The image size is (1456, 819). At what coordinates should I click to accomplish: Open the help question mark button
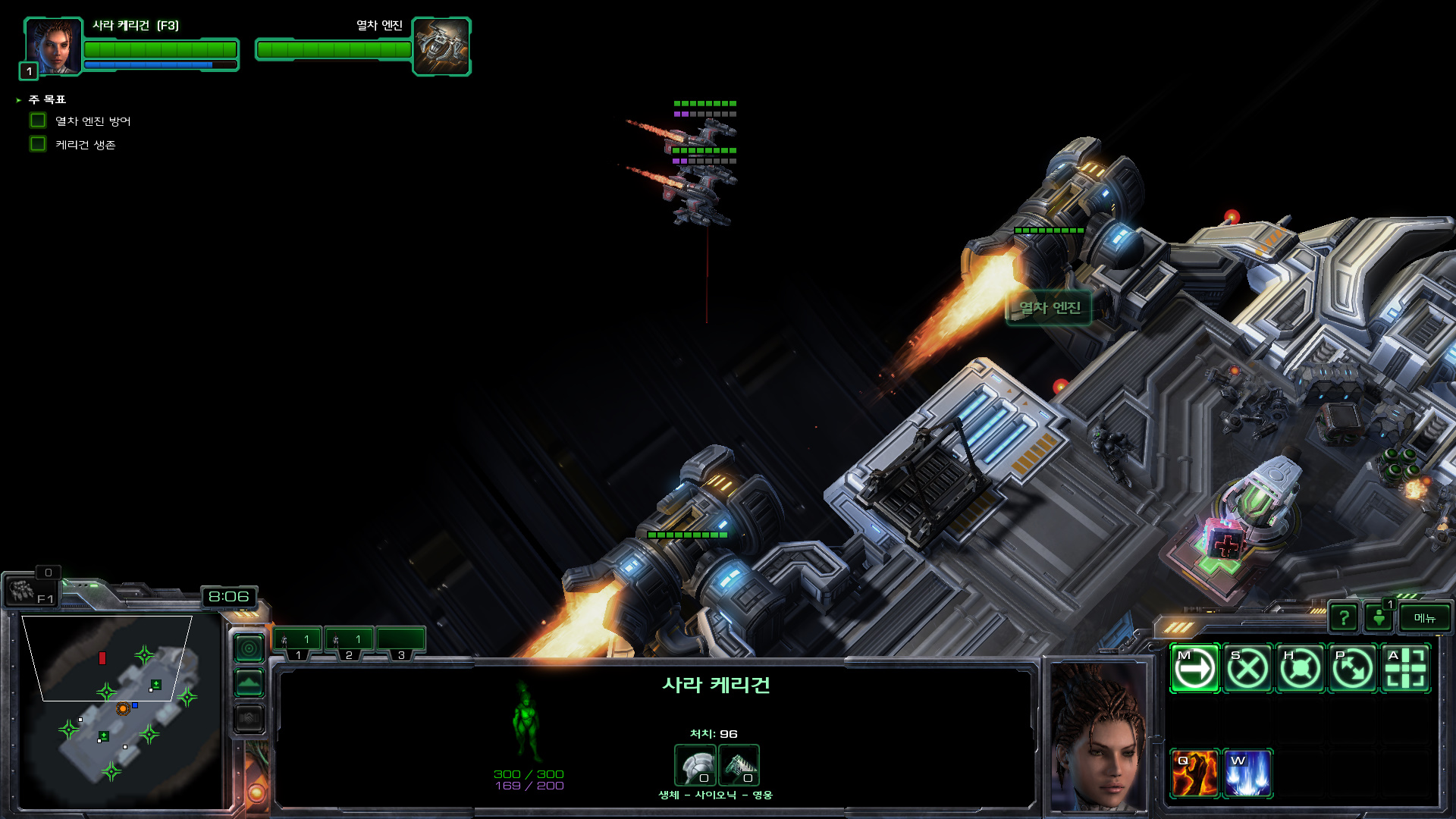(x=1344, y=618)
